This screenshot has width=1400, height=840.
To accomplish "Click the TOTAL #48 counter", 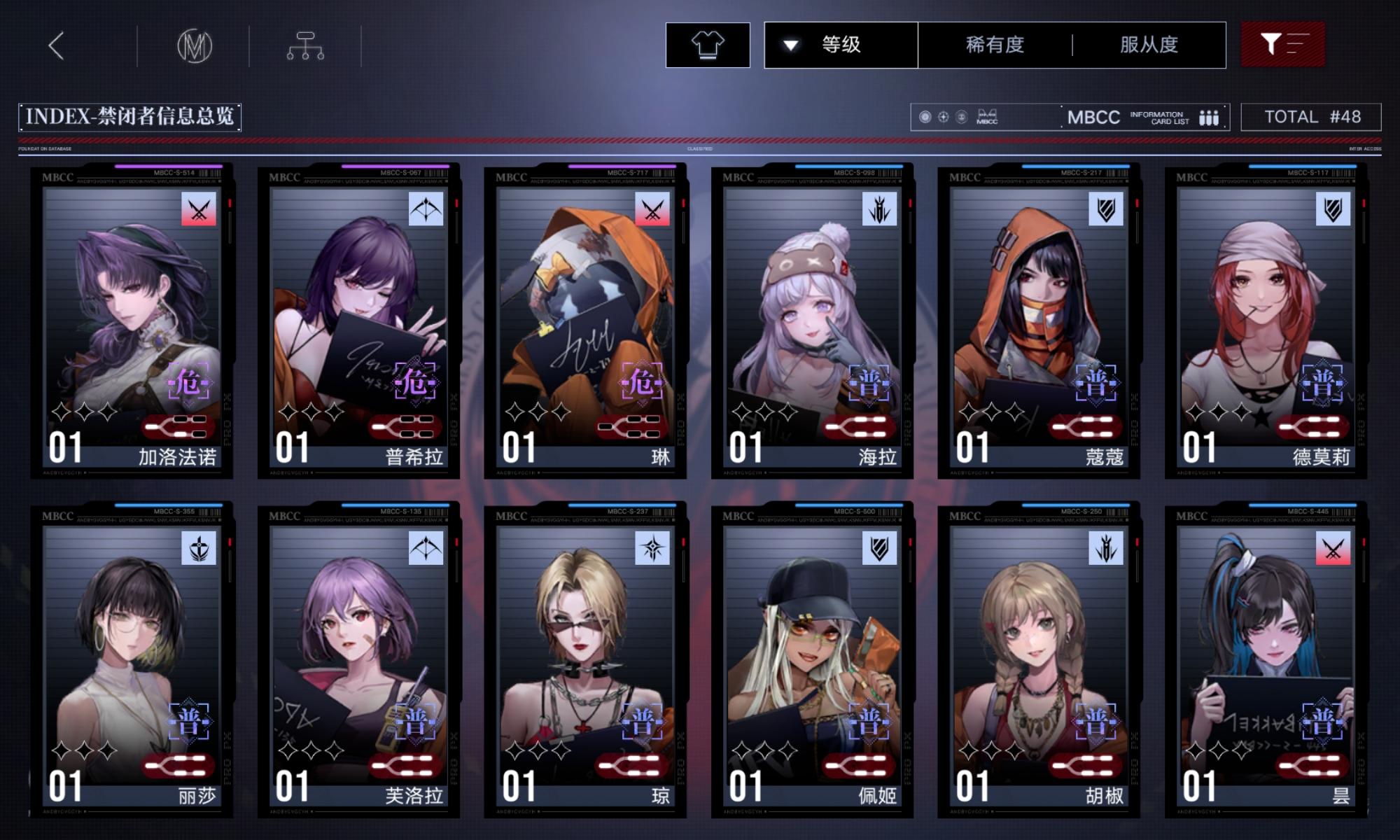I will [1312, 116].
